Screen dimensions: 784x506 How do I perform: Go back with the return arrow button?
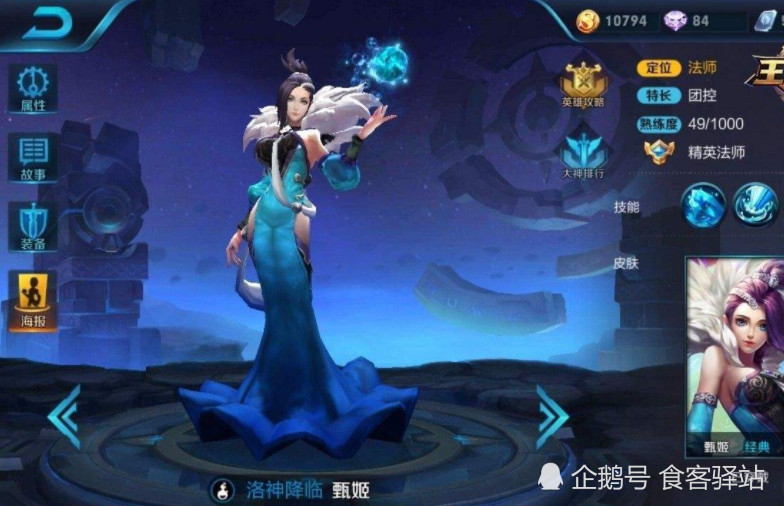click(47, 24)
